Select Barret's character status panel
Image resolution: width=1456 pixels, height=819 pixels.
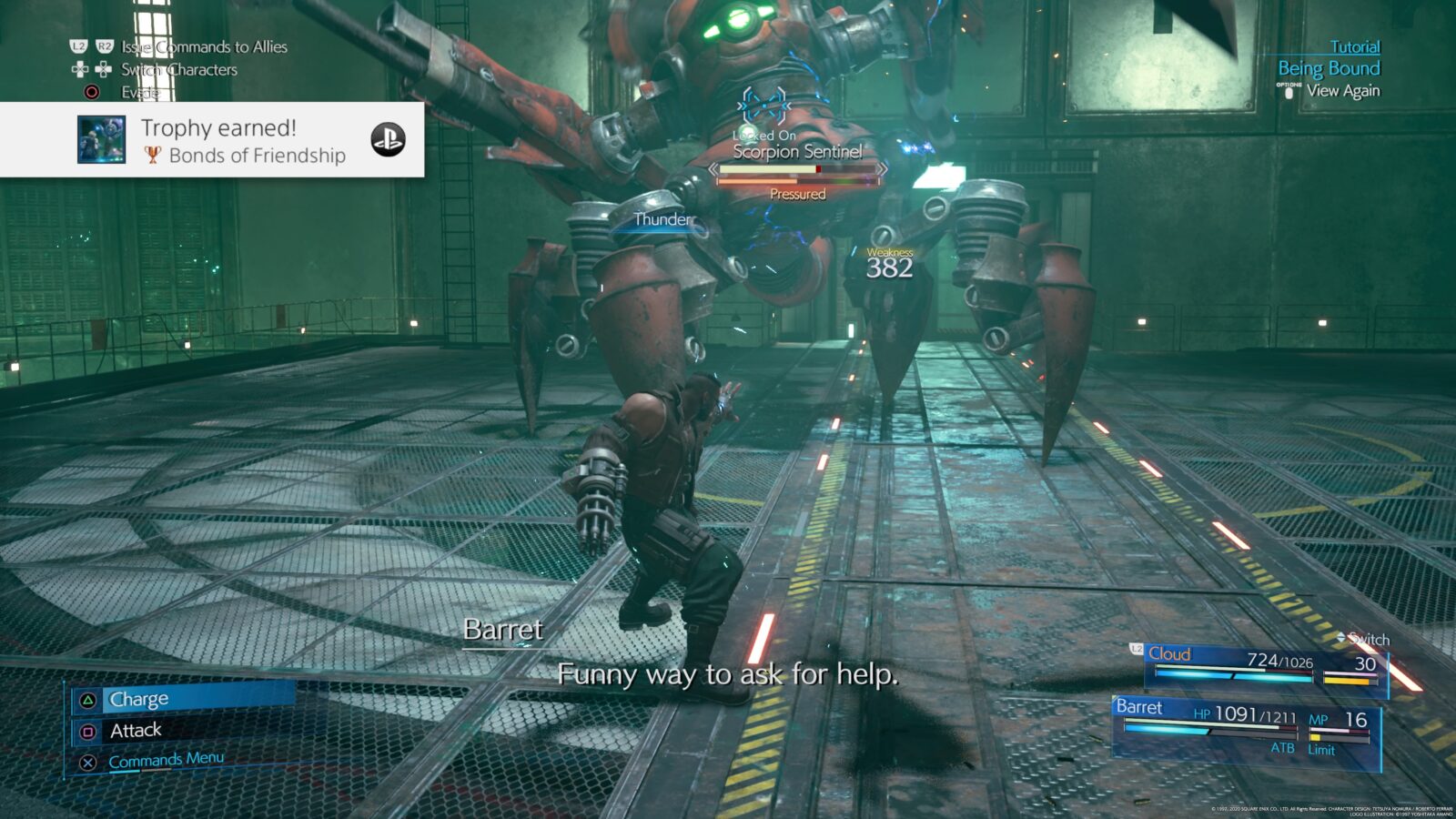(x=1247, y=723)
